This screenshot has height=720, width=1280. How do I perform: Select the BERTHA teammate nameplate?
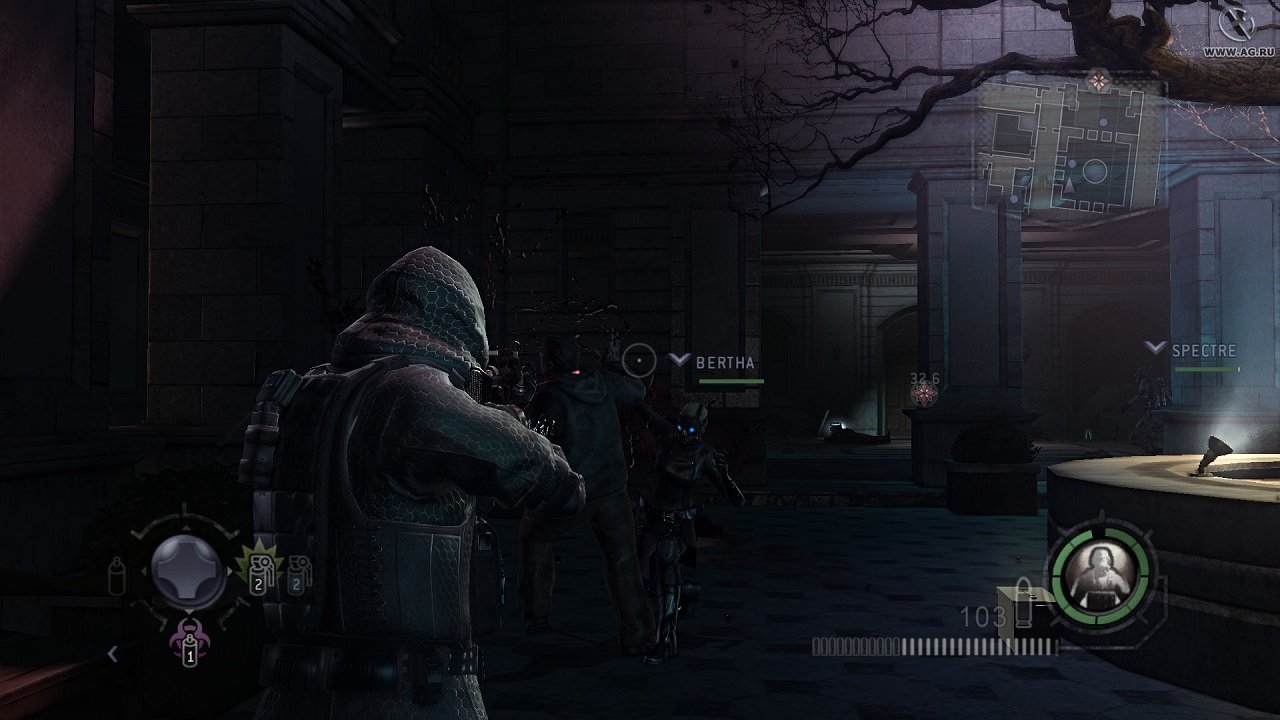726,362
